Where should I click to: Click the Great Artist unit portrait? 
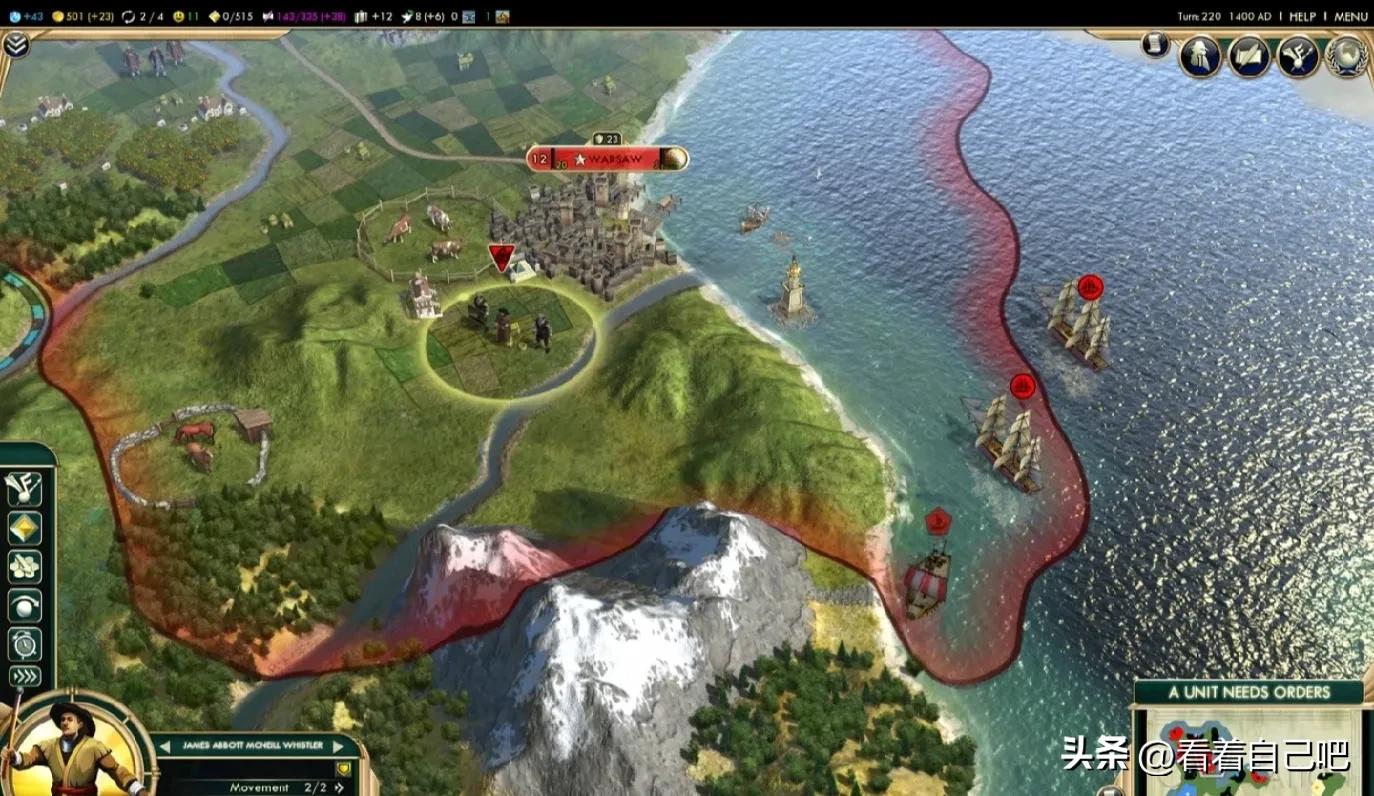point(68,747)
